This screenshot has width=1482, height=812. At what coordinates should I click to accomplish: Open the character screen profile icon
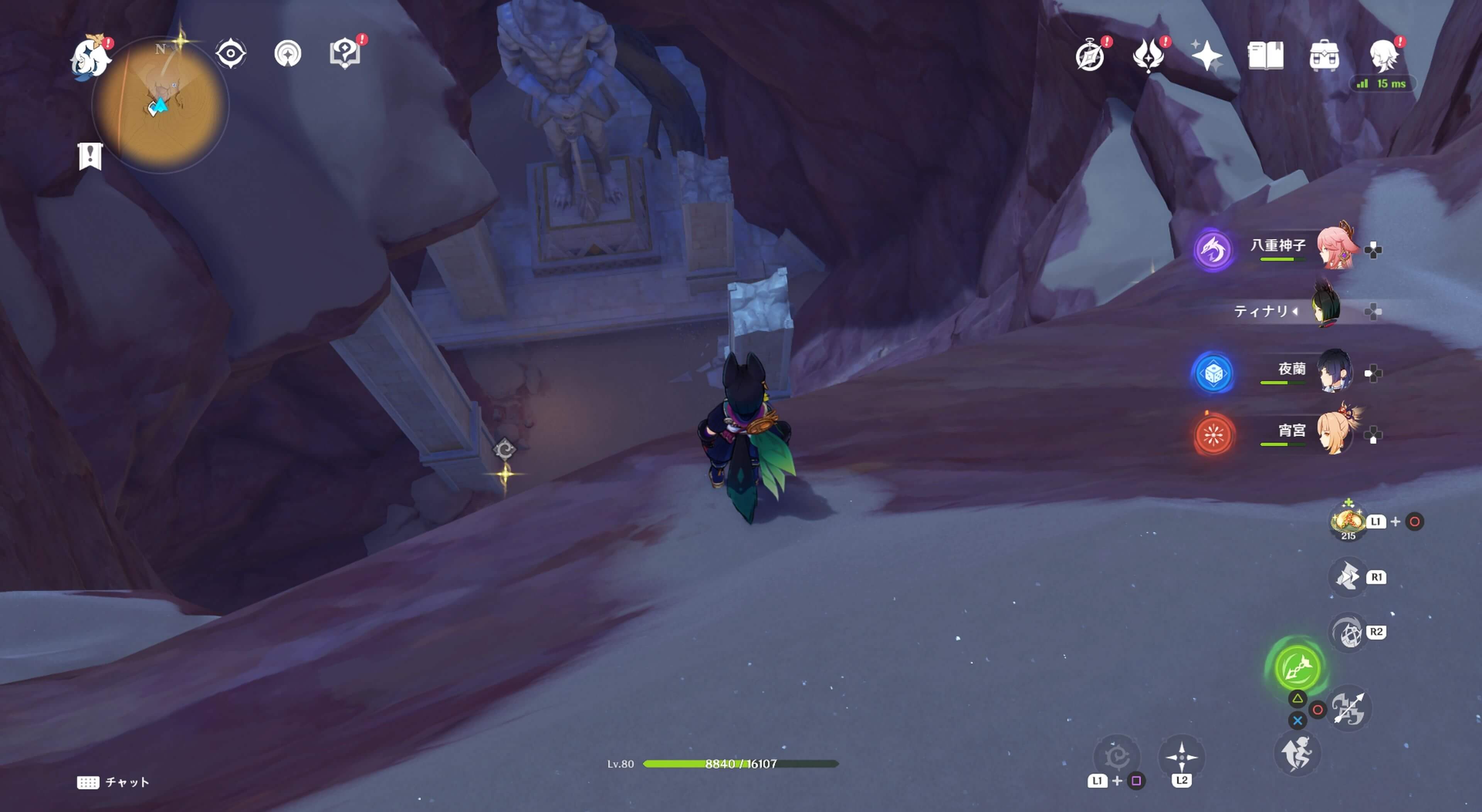pyautogui.click(x=1384, y=56)
